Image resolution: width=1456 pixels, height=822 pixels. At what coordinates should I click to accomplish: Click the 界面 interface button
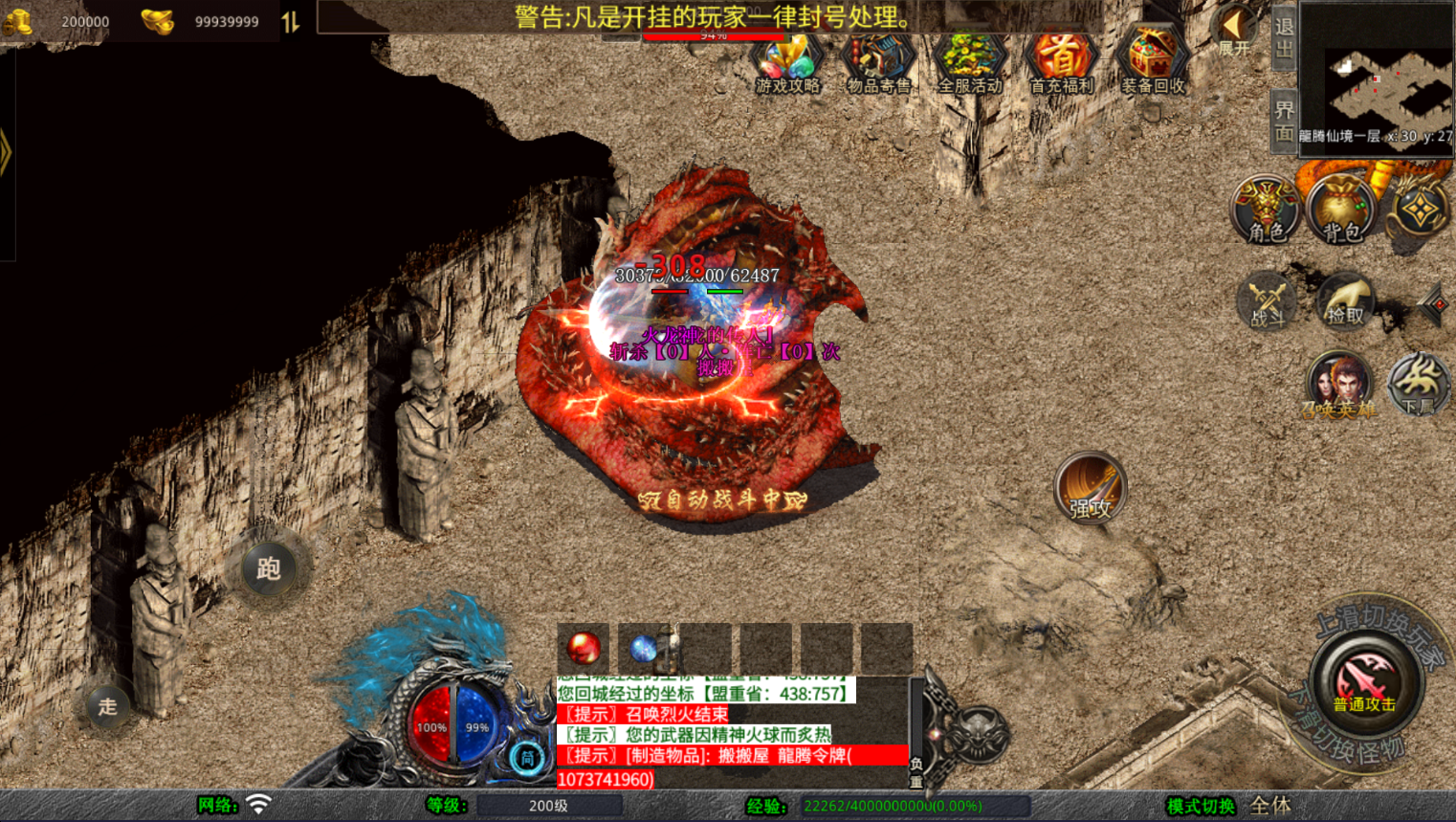[x=1284, y=122]
